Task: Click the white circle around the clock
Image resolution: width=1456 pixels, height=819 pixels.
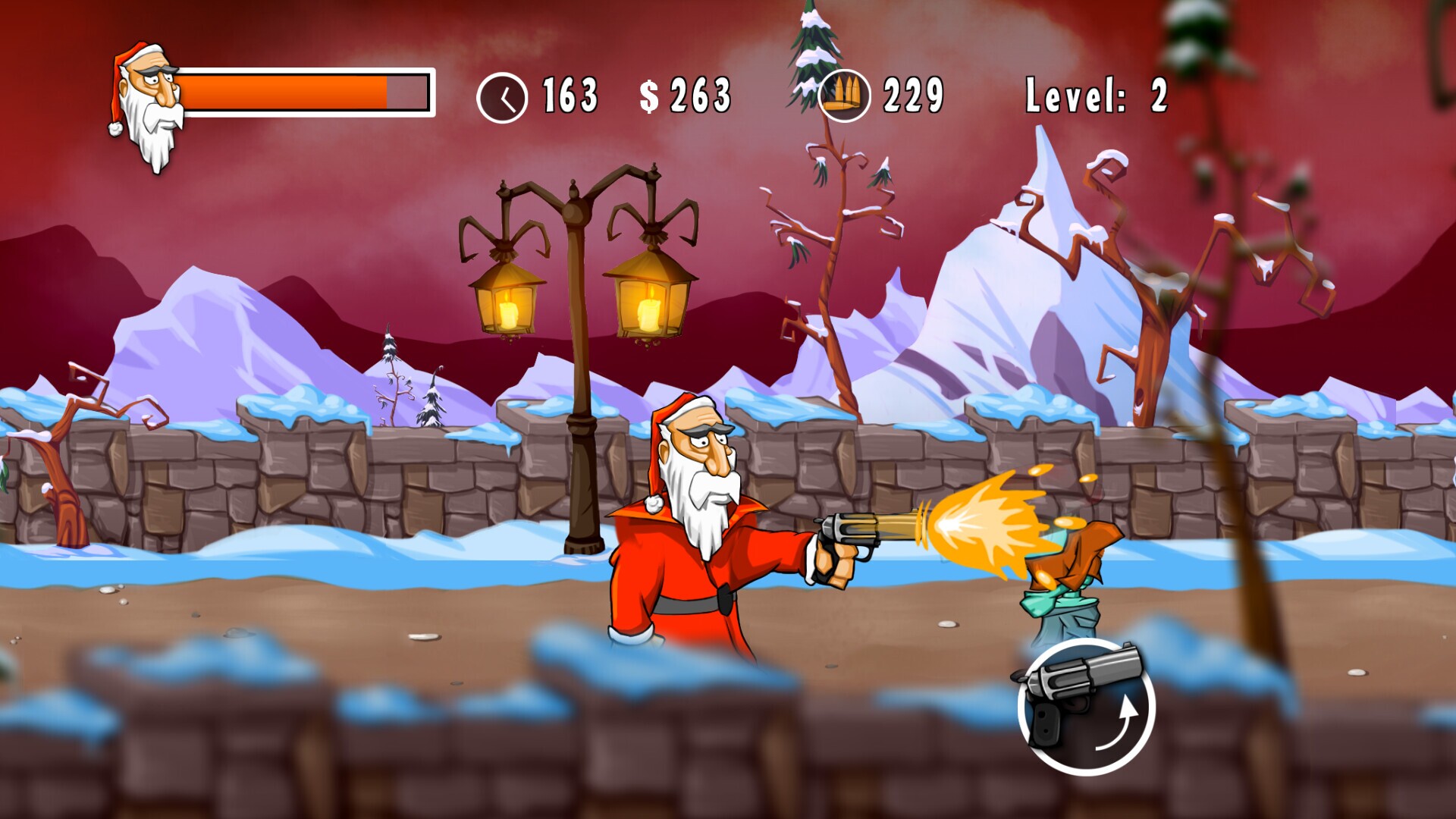Action: (x=503, y=96)
